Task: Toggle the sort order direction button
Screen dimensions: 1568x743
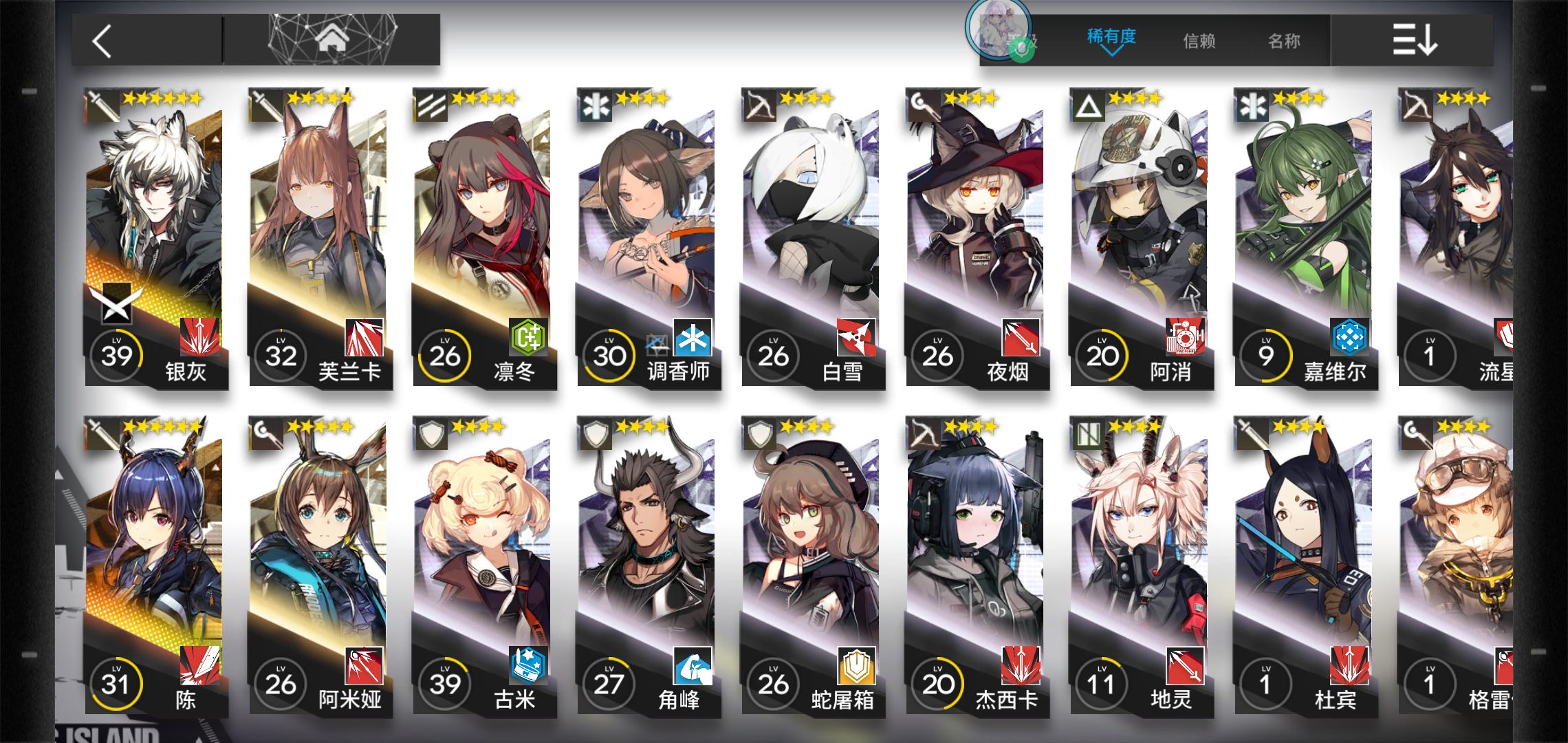Action: pos(1414,41)
